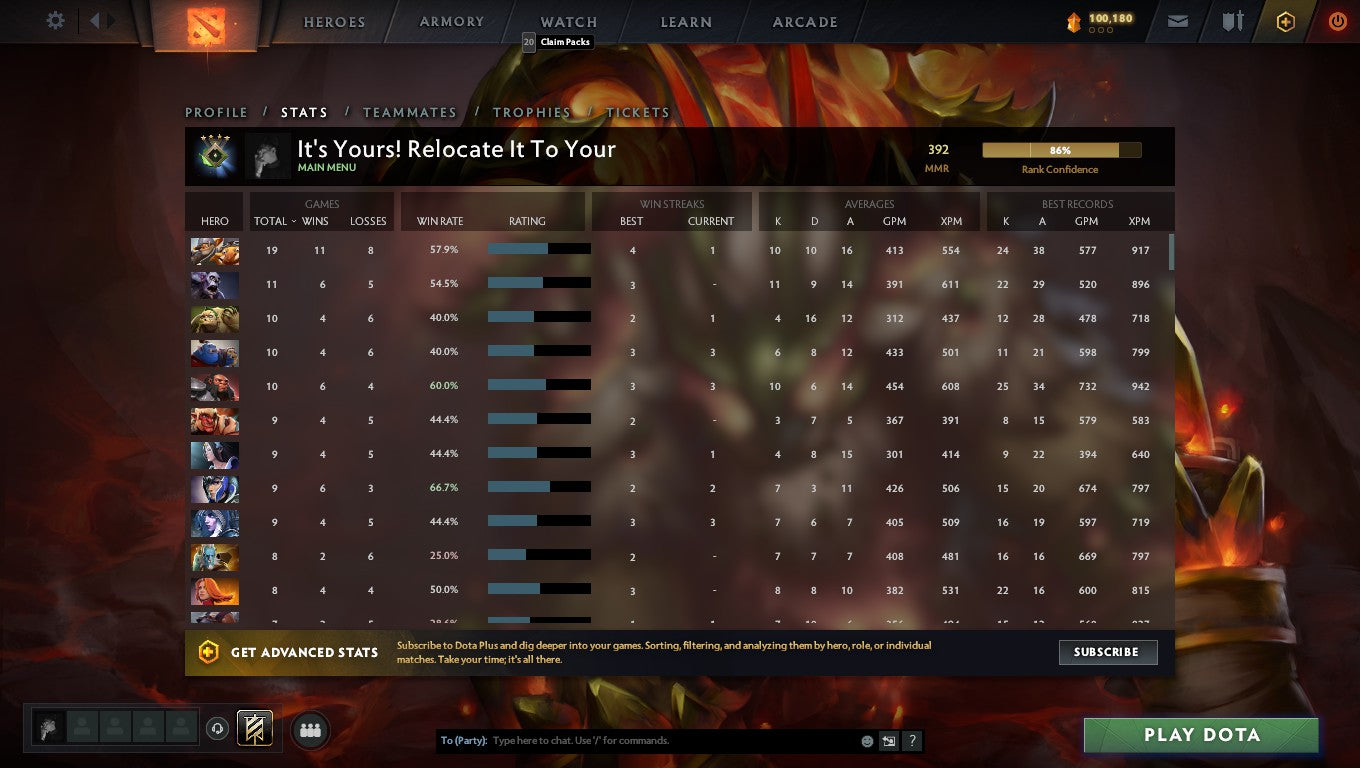Click the shield and sword icon top right

tap(1232, 20)
